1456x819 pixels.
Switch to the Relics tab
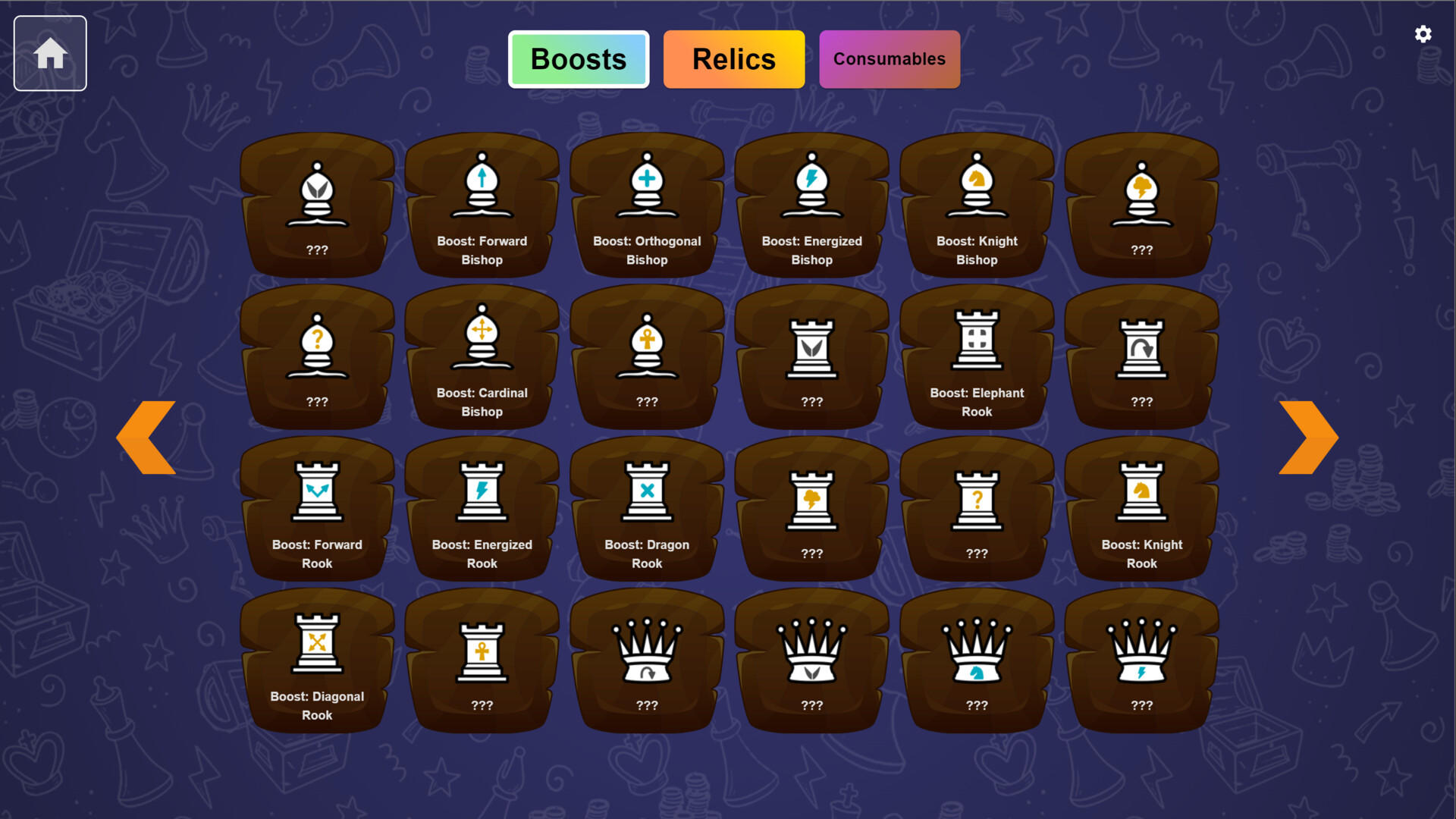733,58
